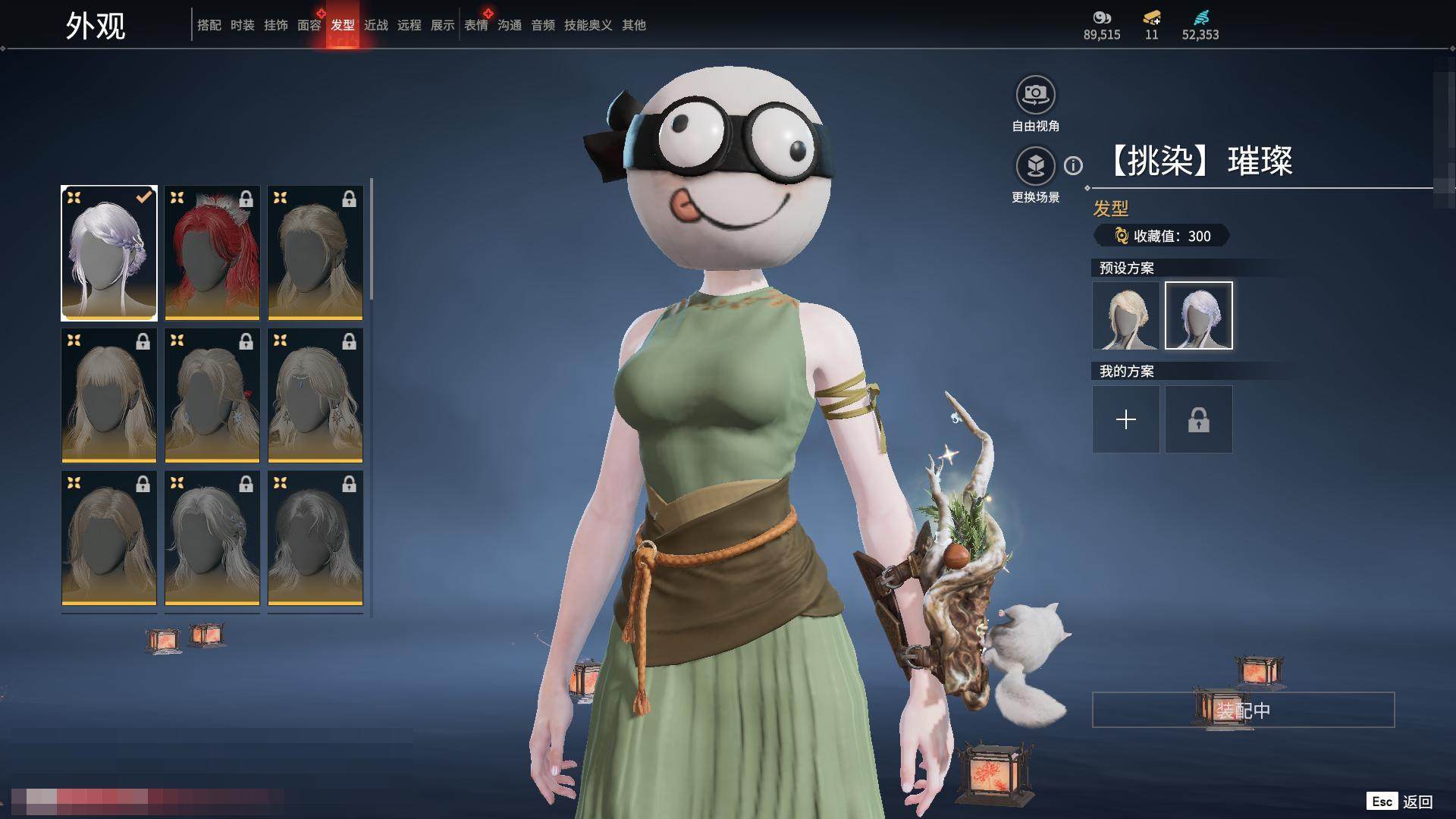Click the 装配中 equip button
Viewport: 1456px width, 819px height.
pyautogui.click(x=1243, y=710)
